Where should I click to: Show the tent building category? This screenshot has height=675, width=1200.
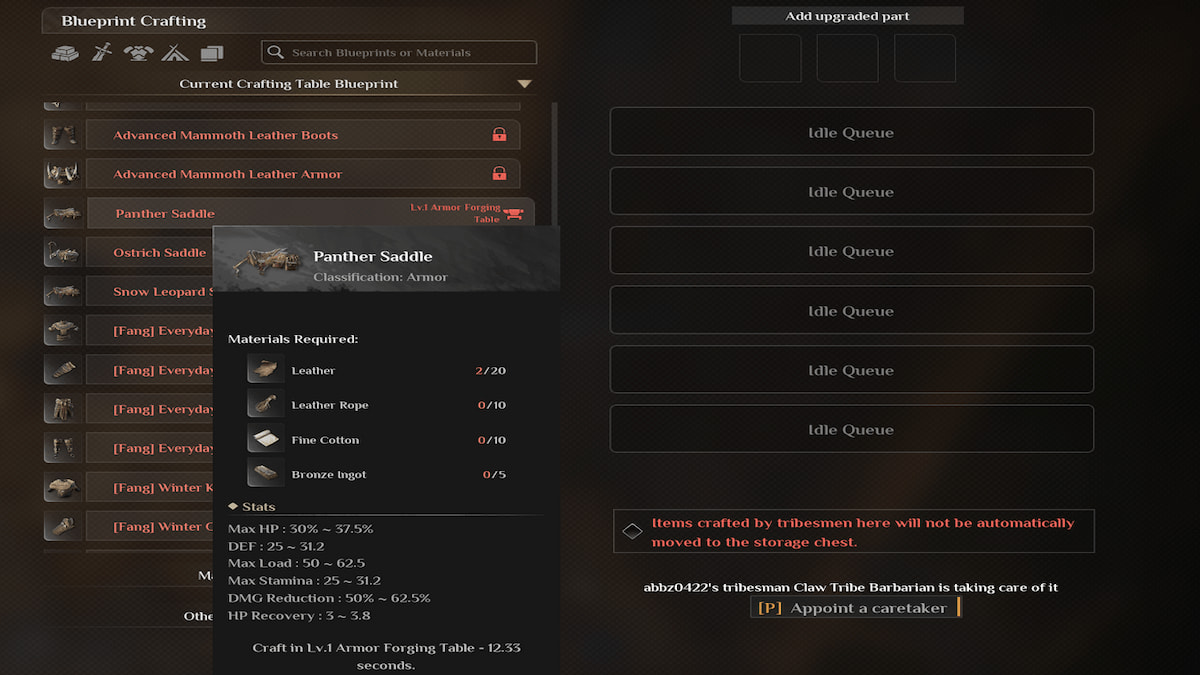coord(175,53)
